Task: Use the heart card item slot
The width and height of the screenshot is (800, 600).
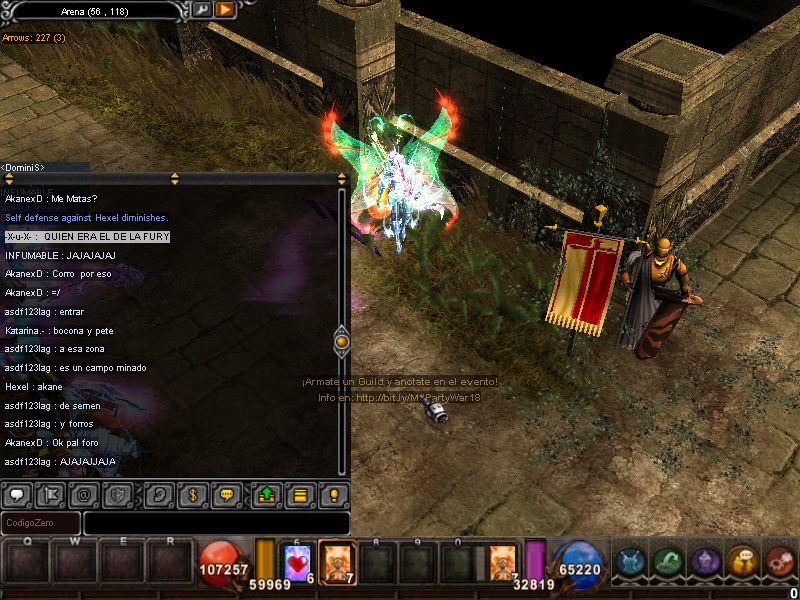Action: click(299, 563)
